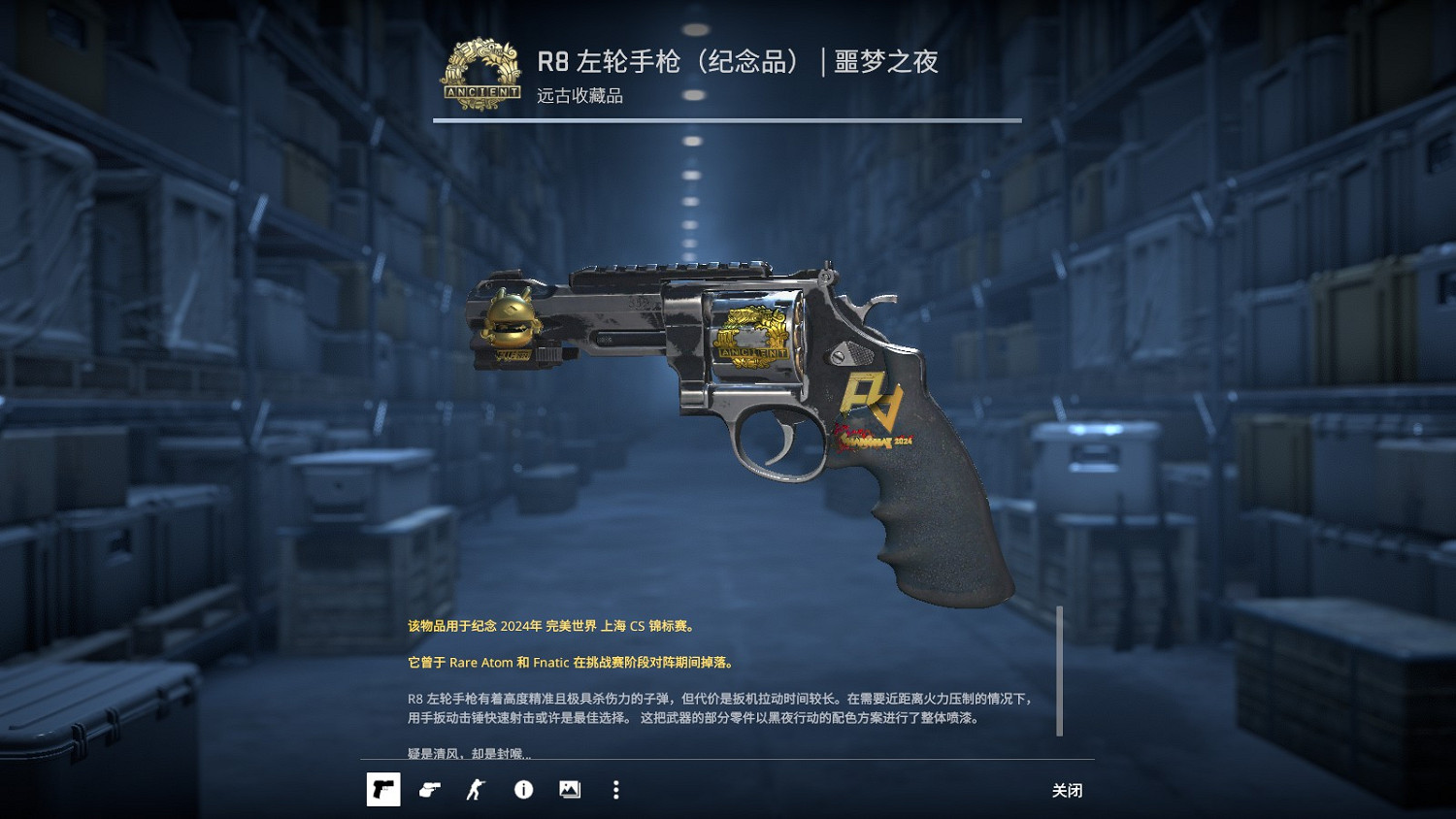The height and width of the screenshot is (819, 1456).
Task: Open the background image options icon
Action: (x=569, y=789)
